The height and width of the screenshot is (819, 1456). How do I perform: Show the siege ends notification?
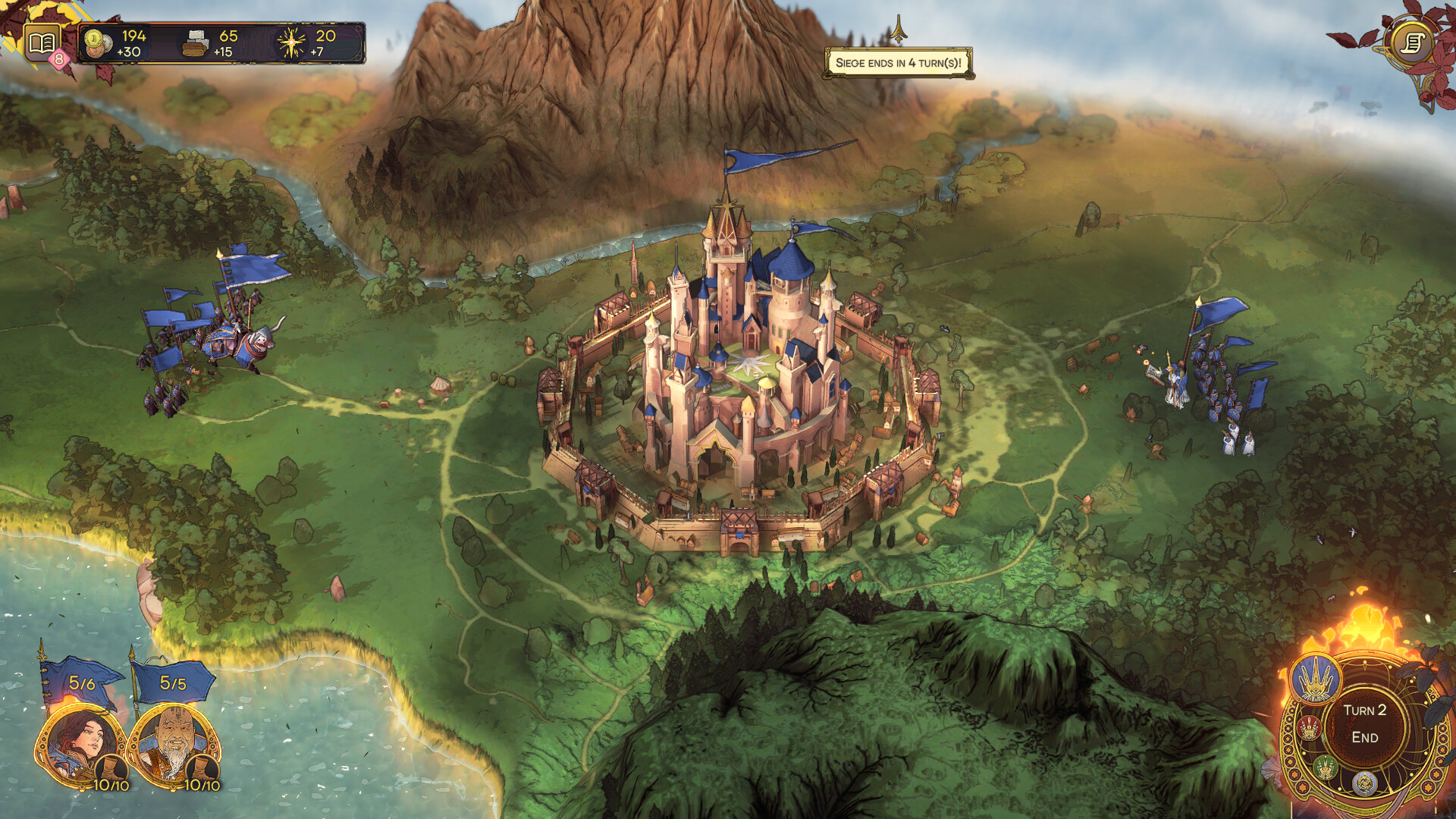click(898, 63)
